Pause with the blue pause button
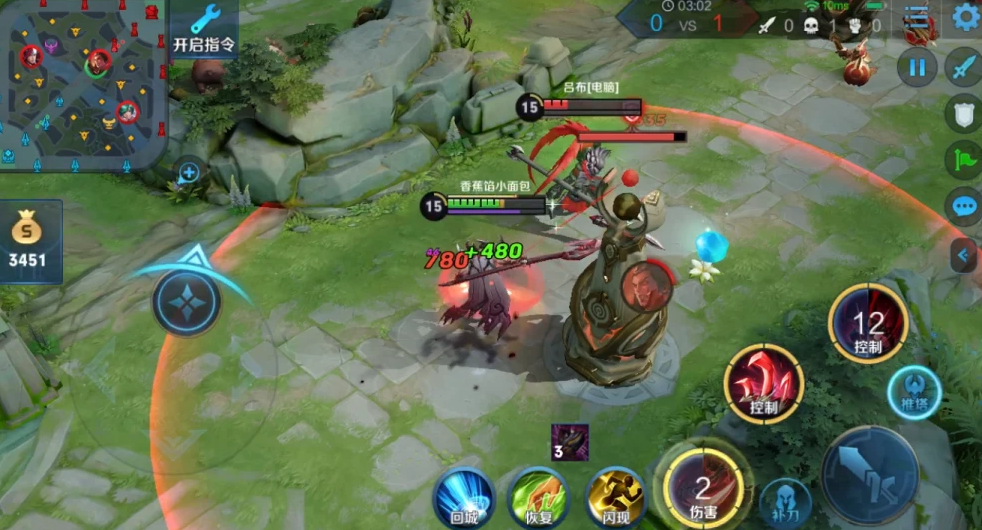This screenshot has height=530, width=982. (x=916, y=68)
